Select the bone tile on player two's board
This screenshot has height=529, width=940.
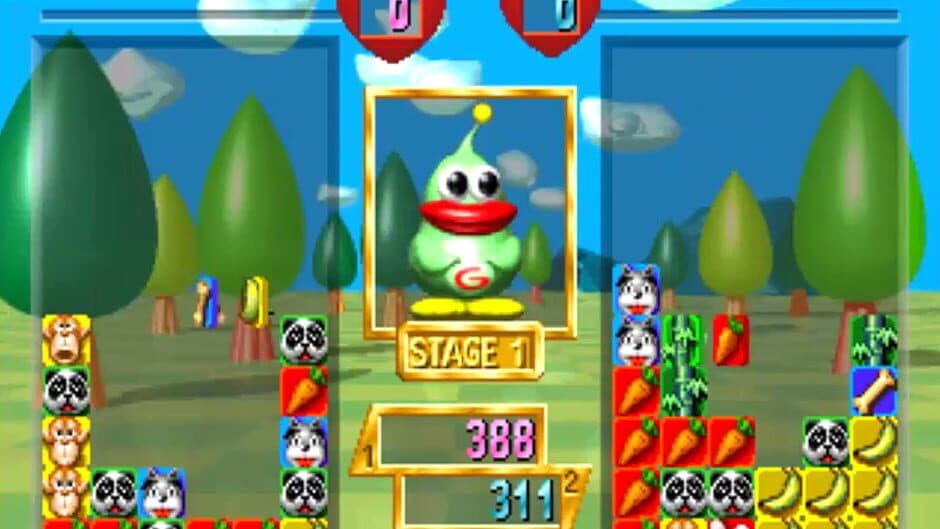(873, 391)
